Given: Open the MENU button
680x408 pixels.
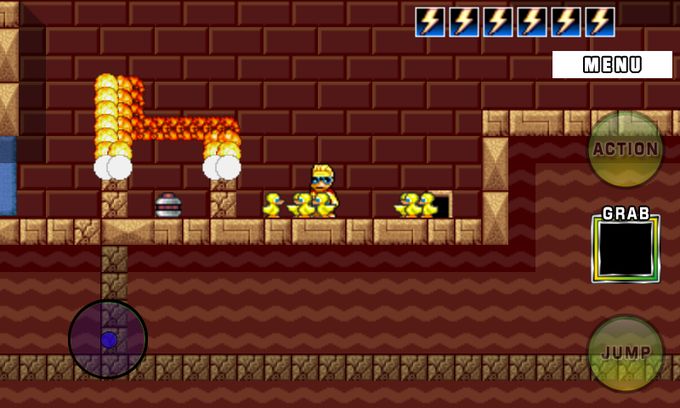Looking at the screenshot, I should pyautogui.click(x=612, y=65).
